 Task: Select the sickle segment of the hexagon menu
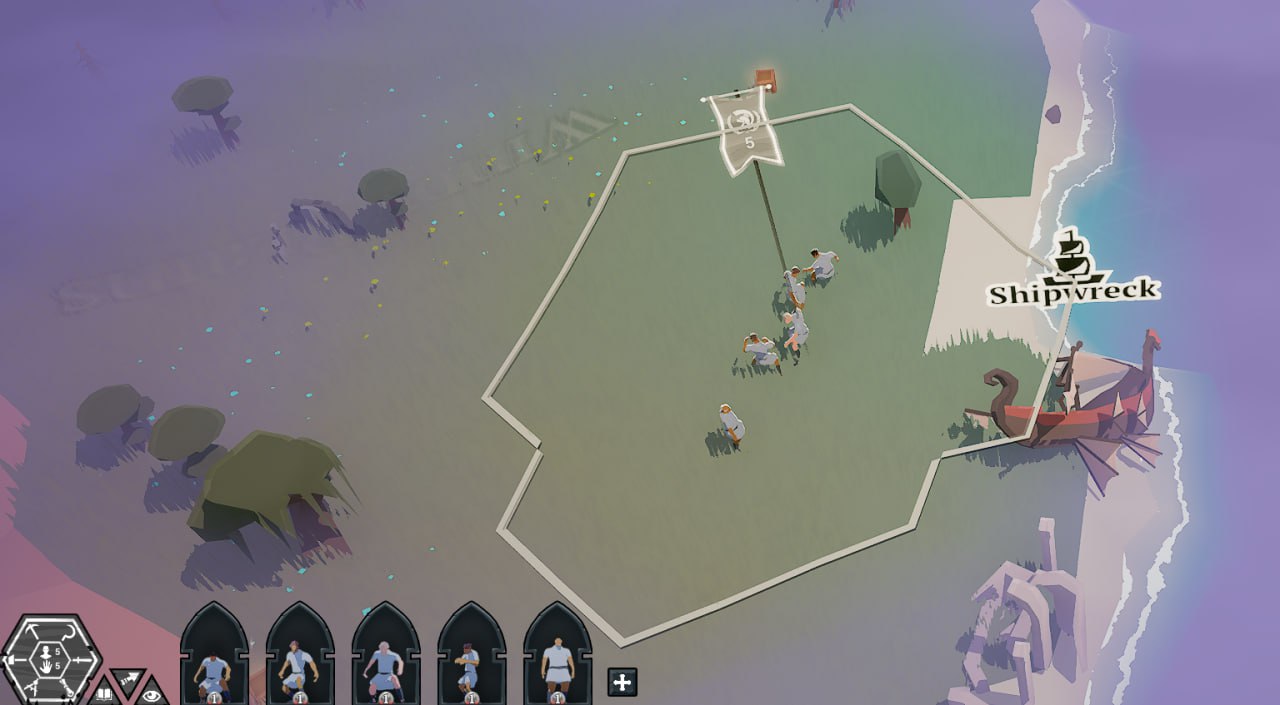[70, 633]
